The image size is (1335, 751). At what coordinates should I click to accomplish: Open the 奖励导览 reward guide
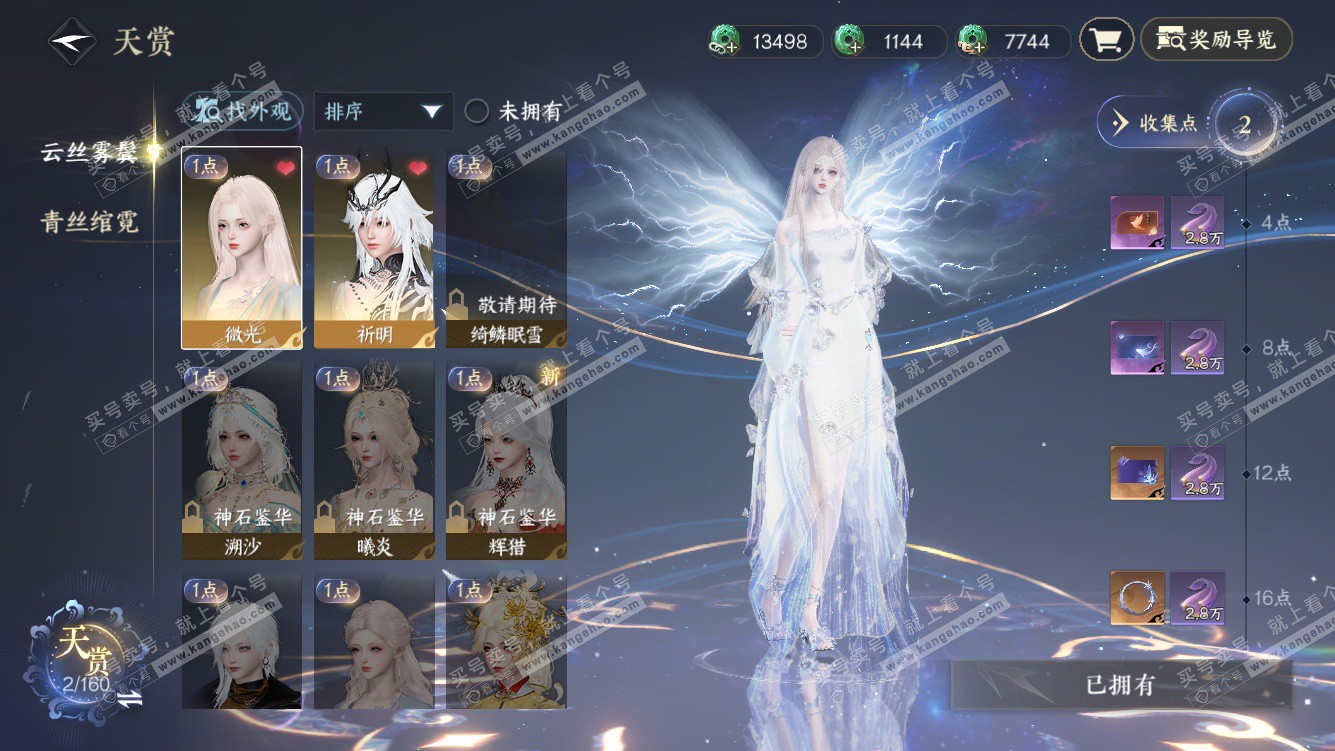[1216, 40]
